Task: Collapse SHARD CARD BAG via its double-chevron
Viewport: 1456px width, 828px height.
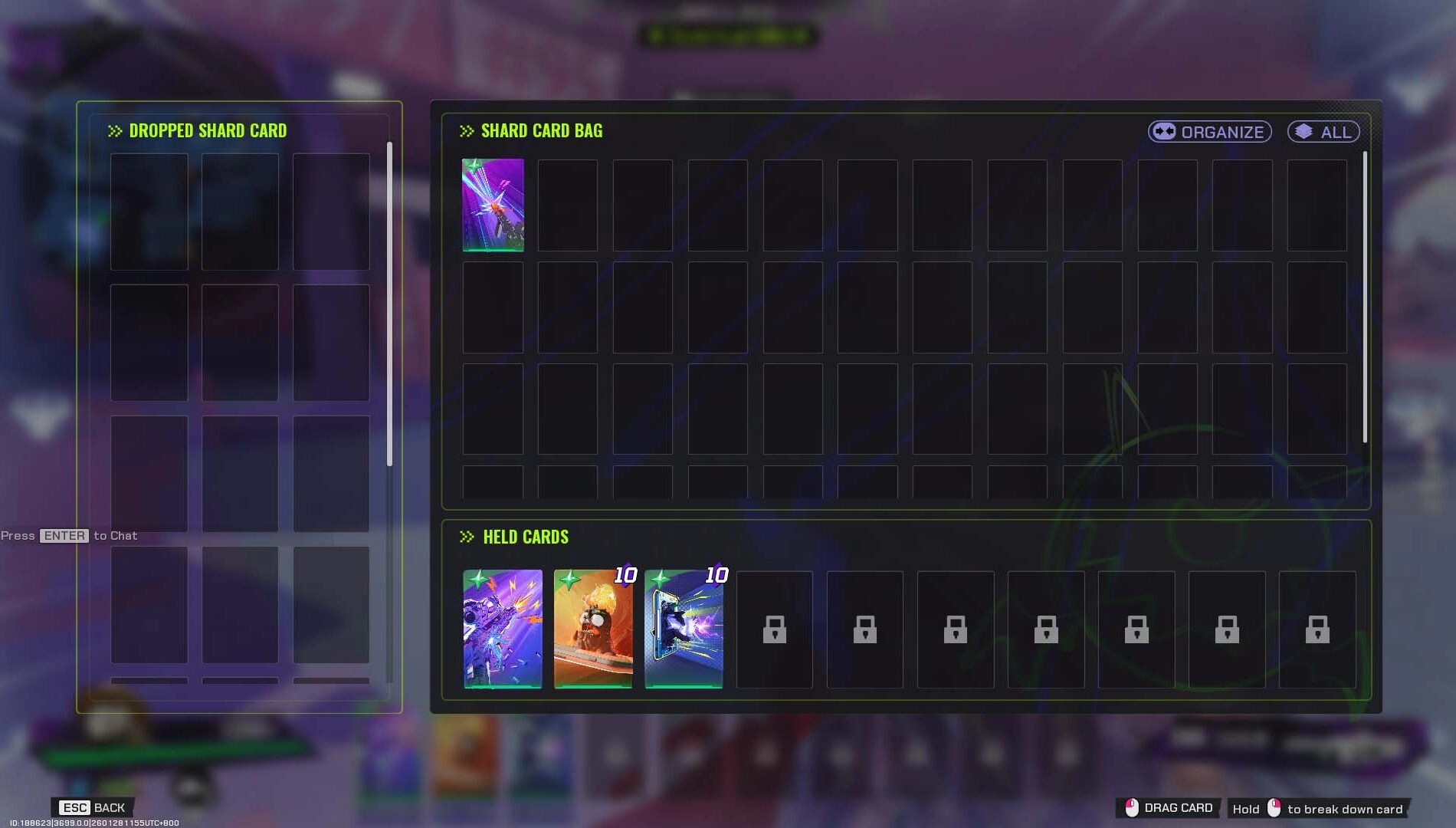Action: tap(466, 130)
